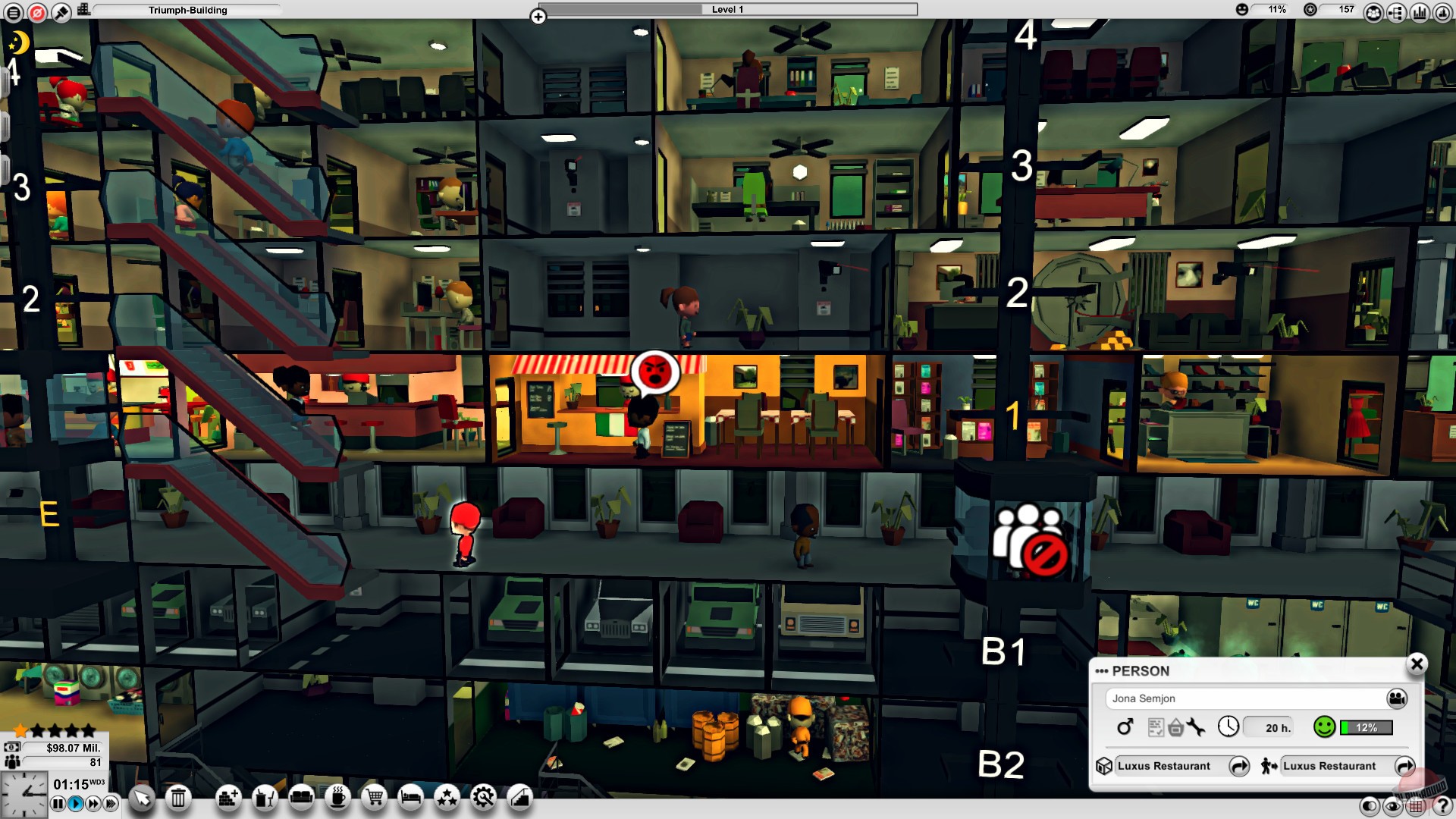The width and height of the screenshot is (1456, 819).
Task: Open the shopping cart stores menu
Action: click(373, 798)
